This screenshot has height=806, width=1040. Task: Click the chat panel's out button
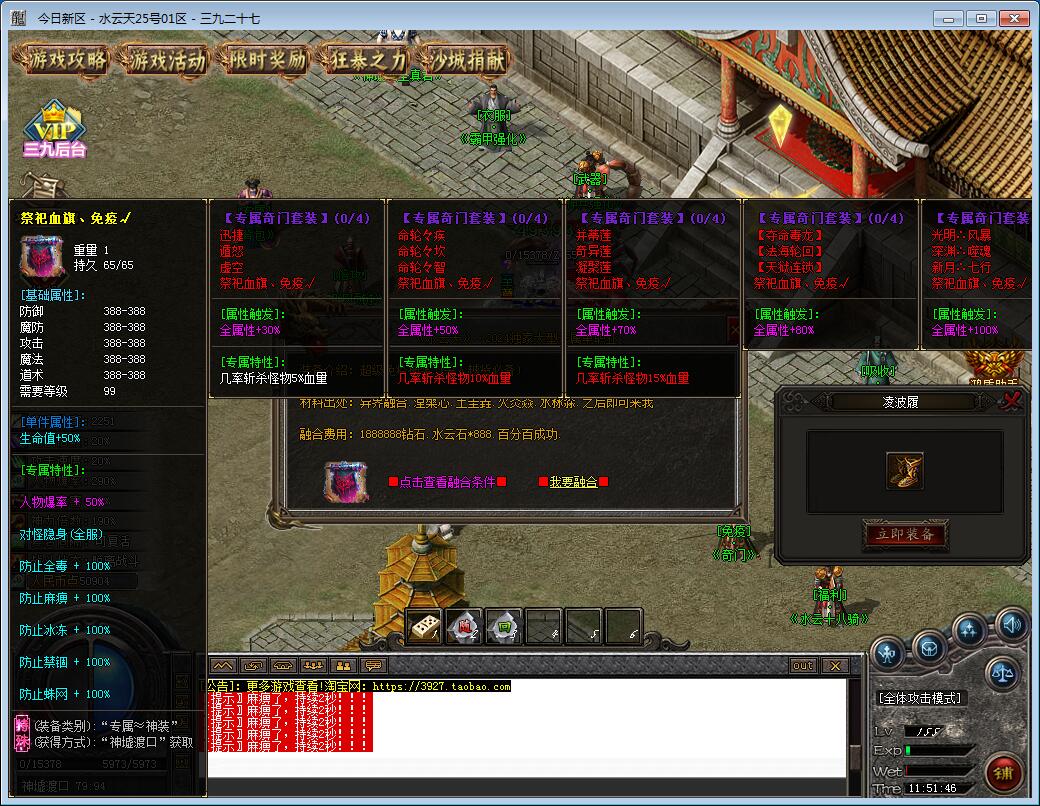coord(803,665)
